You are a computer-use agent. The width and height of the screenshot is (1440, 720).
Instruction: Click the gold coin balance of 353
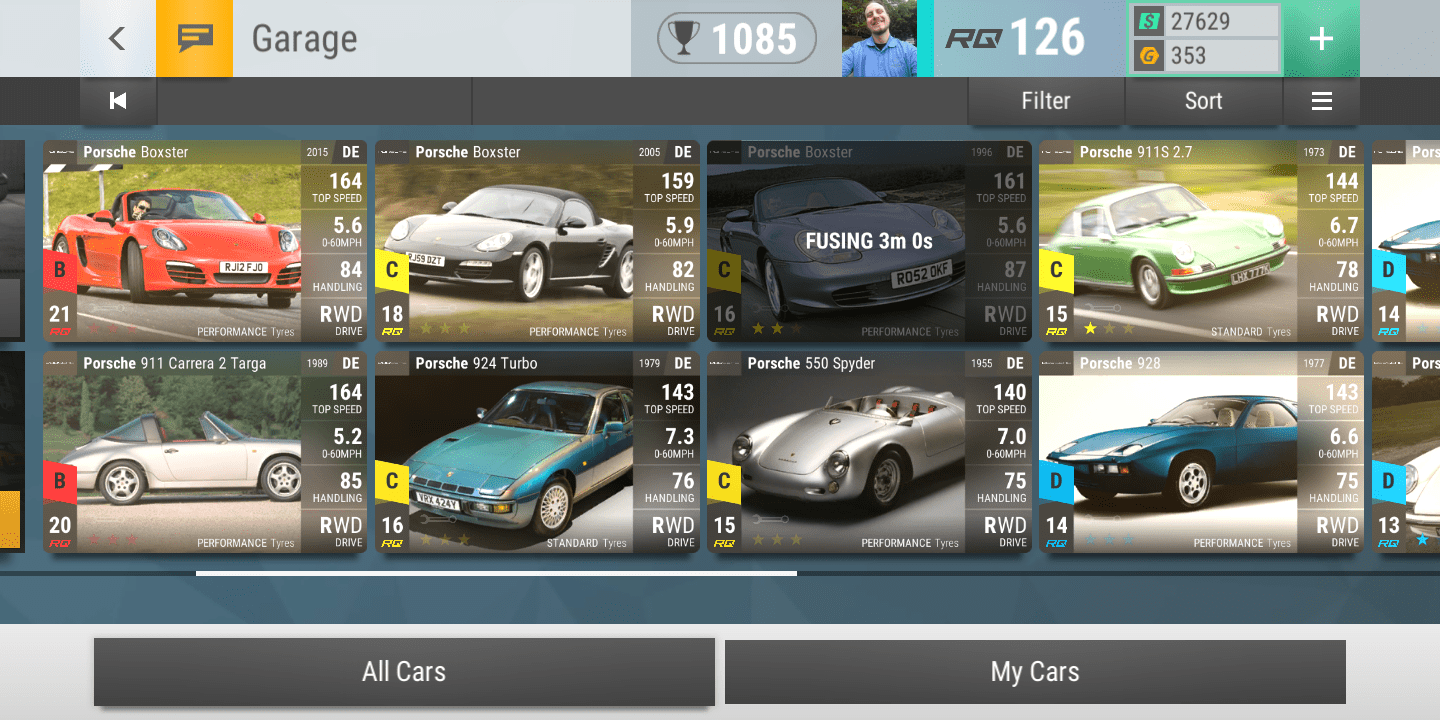1204,57
